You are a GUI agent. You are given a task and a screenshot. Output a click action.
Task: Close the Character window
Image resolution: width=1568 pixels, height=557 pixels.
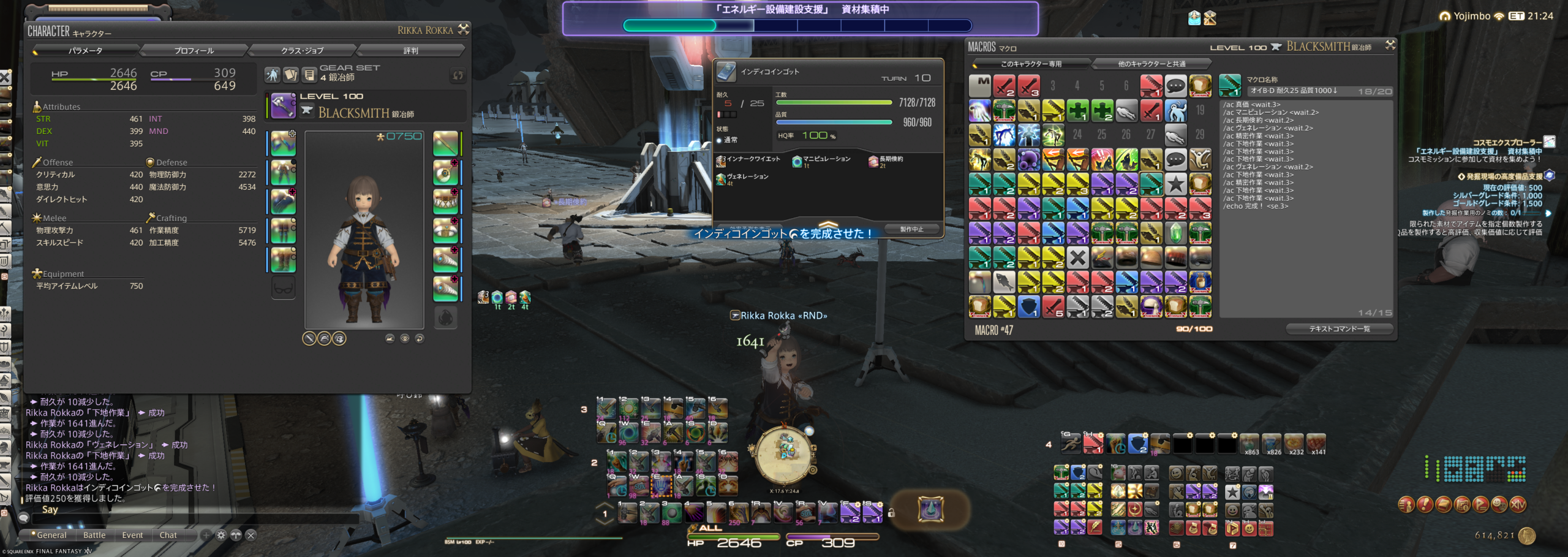coord(464,29)
